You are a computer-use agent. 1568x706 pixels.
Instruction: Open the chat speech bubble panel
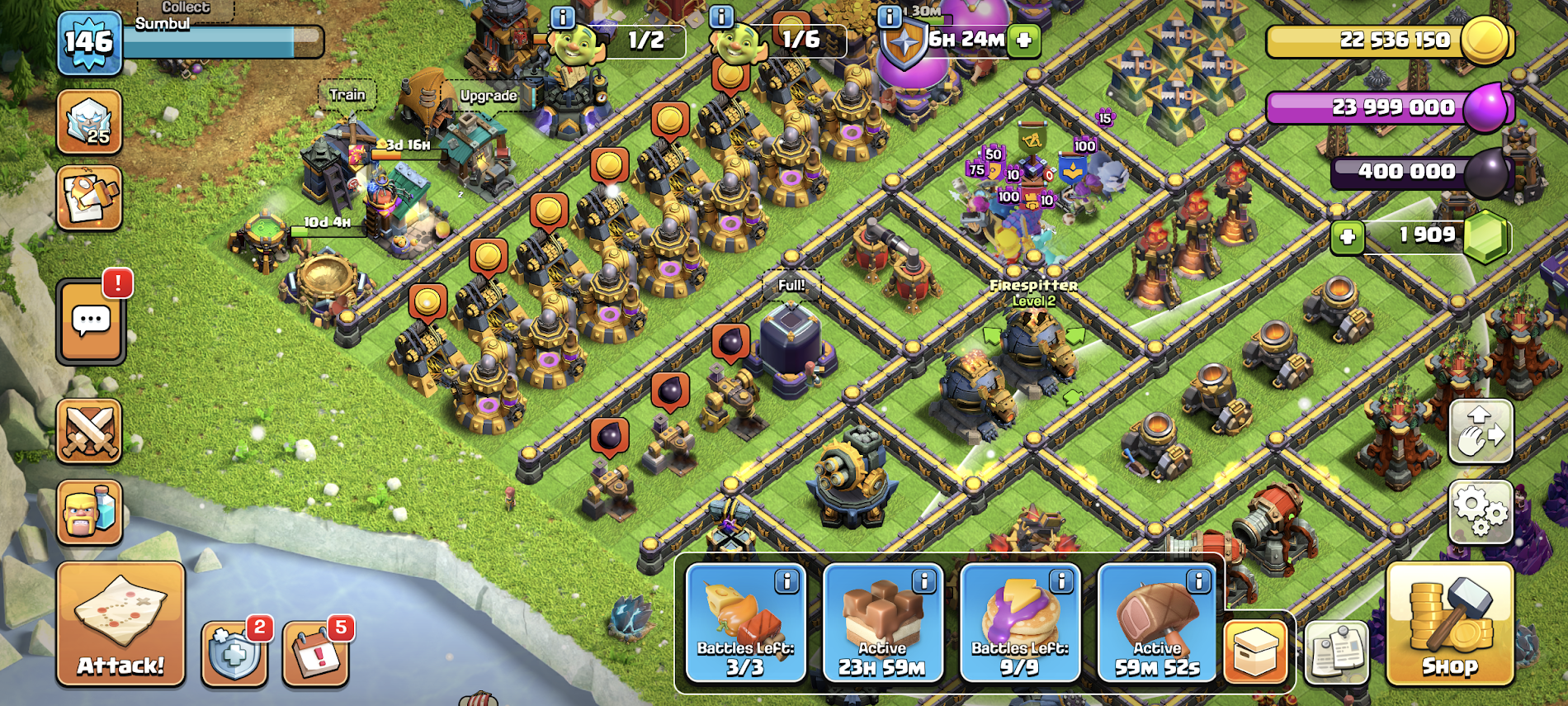pos(91,321)
